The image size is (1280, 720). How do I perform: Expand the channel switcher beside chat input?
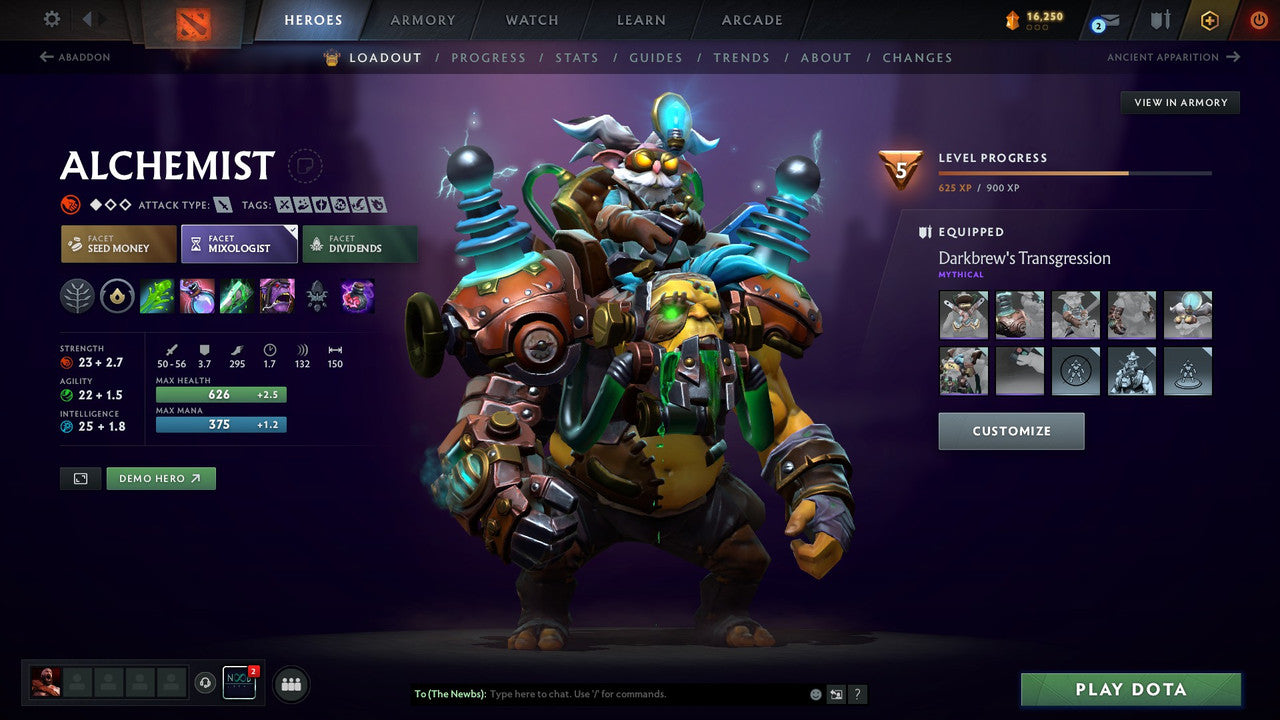coord(836,693)
